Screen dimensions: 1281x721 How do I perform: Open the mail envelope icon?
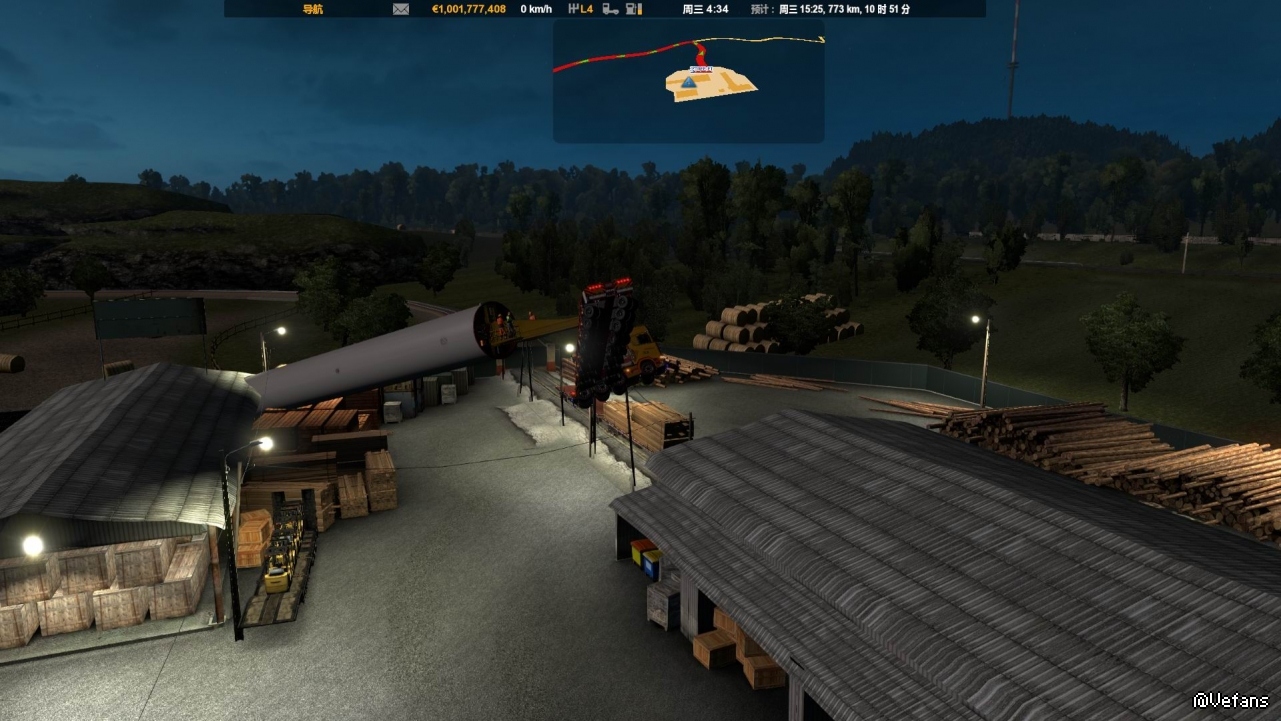point(401,9)
